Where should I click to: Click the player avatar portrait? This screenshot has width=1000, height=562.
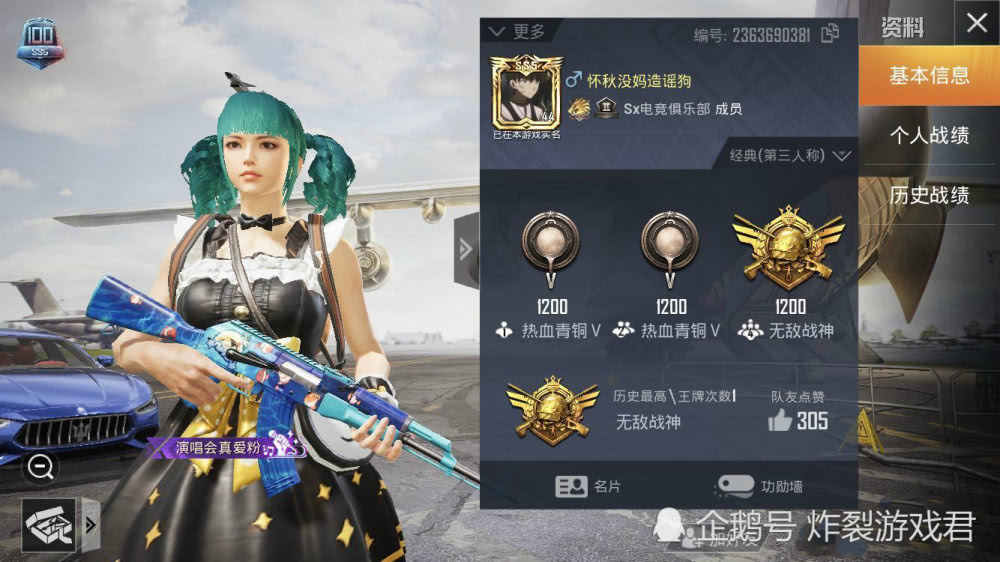tap(526, 93)
